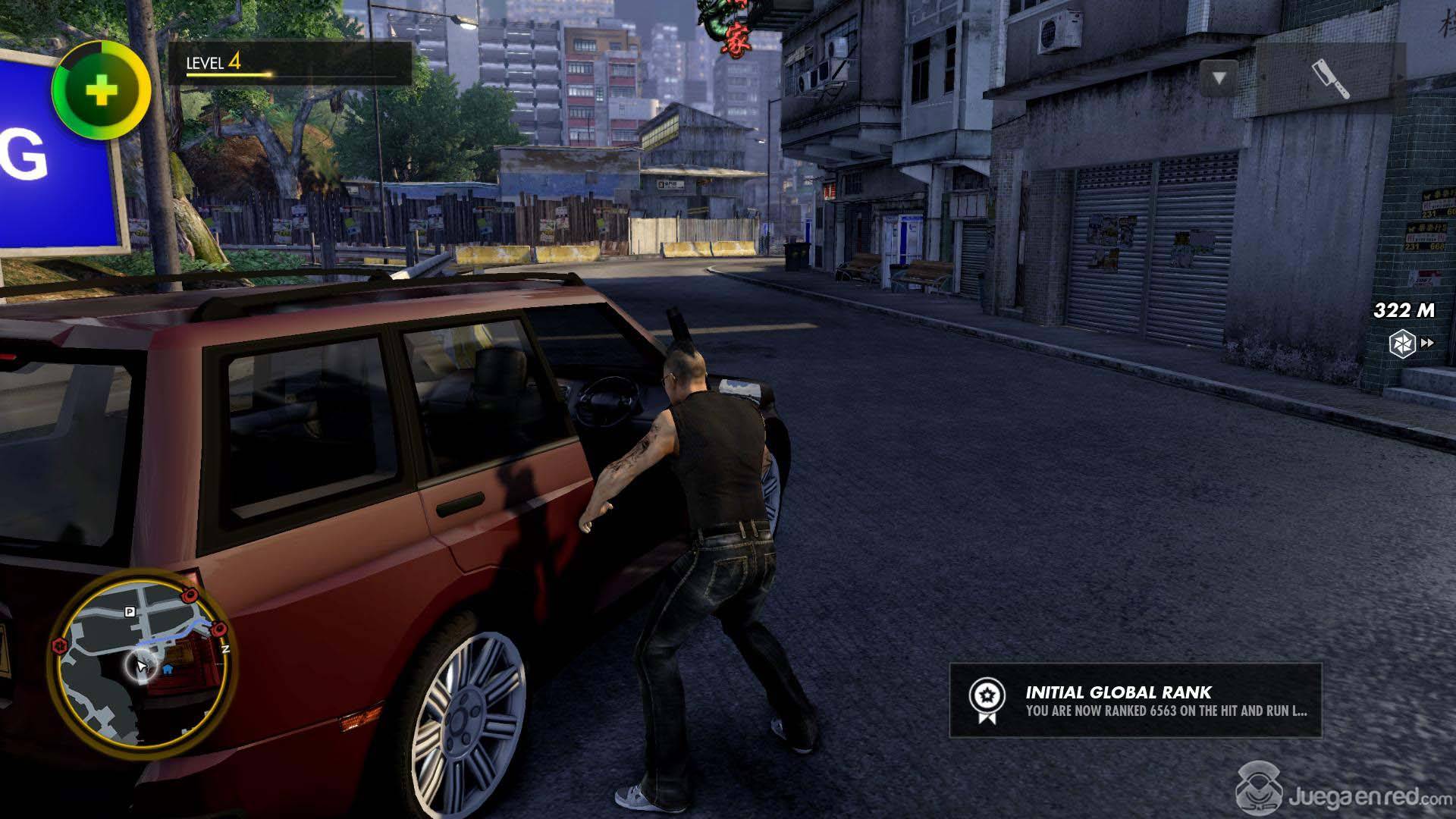Screen dimensions: 1456x819
Task: Open the Initial Global Rank notification
Action: (x=1135, y=701)
